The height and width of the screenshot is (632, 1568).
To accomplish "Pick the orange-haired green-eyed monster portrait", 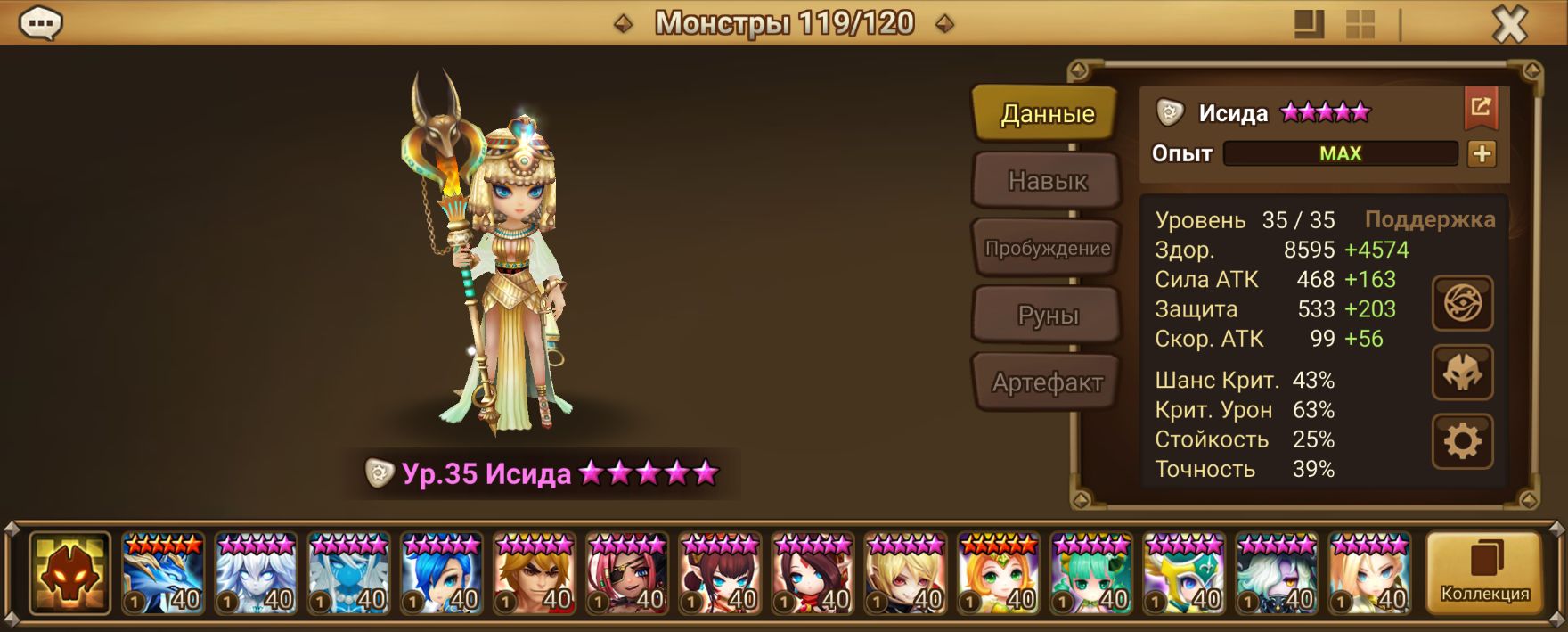I will 997,574.
